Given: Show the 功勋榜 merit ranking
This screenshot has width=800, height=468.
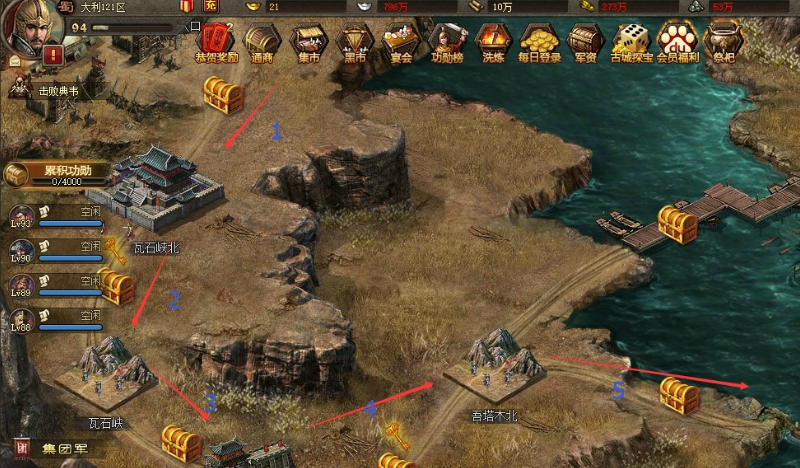Looking at the screenshot, I should point(446,42).
